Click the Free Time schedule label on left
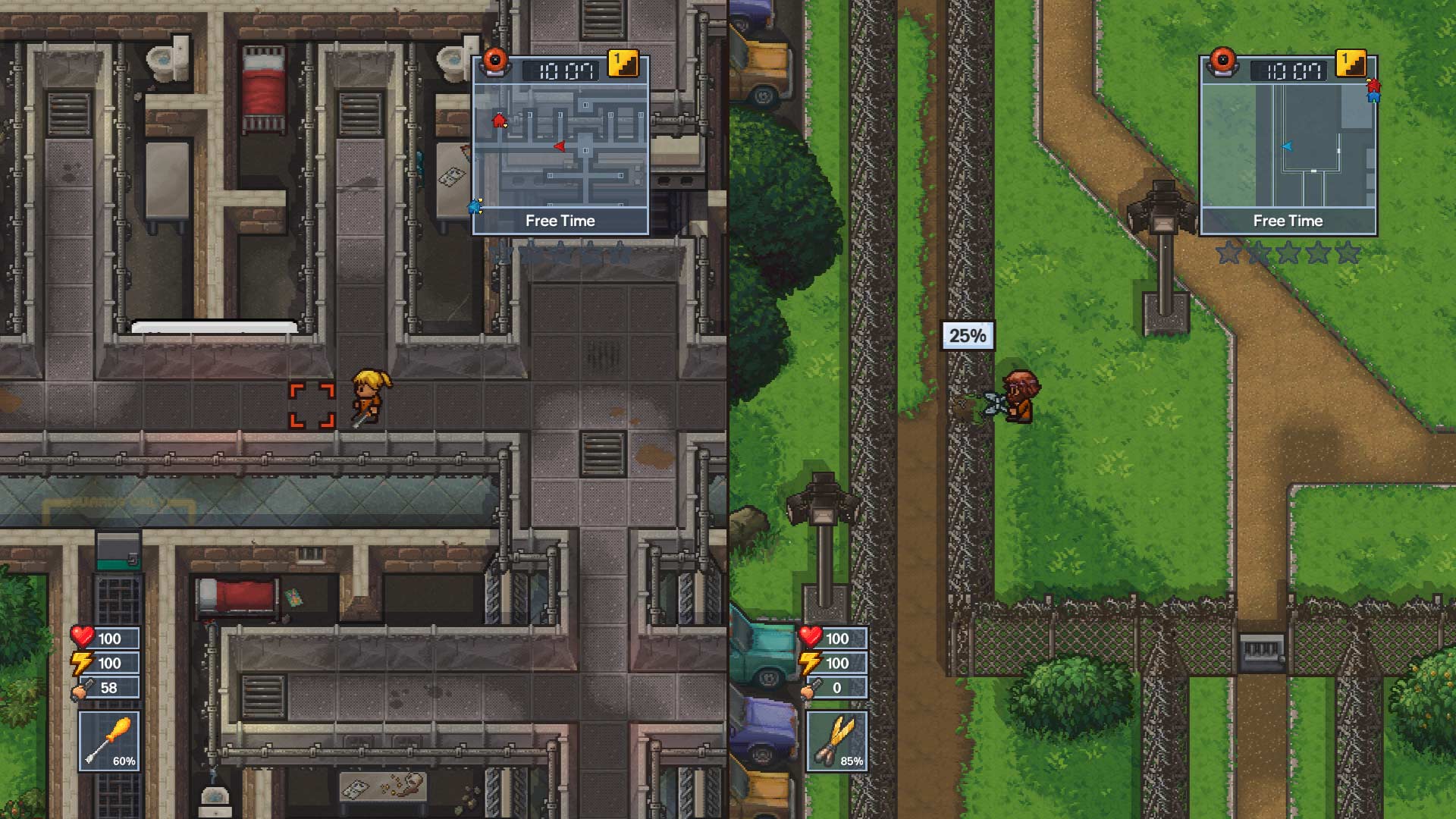The height and width of the screenshot is (819, 1456). point(561,221)
